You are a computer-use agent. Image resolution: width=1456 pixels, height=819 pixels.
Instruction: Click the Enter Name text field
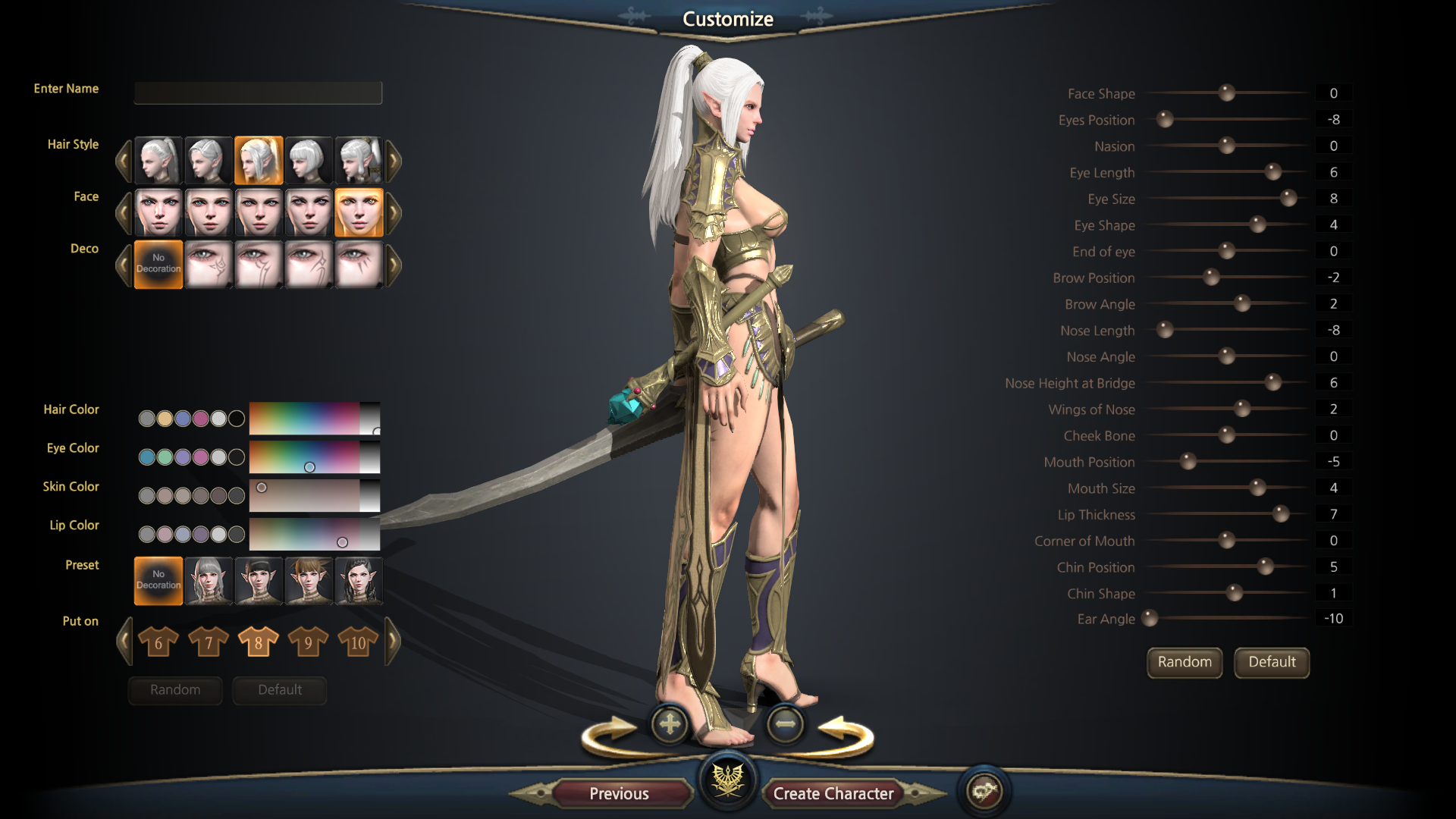tap(258, 93)
